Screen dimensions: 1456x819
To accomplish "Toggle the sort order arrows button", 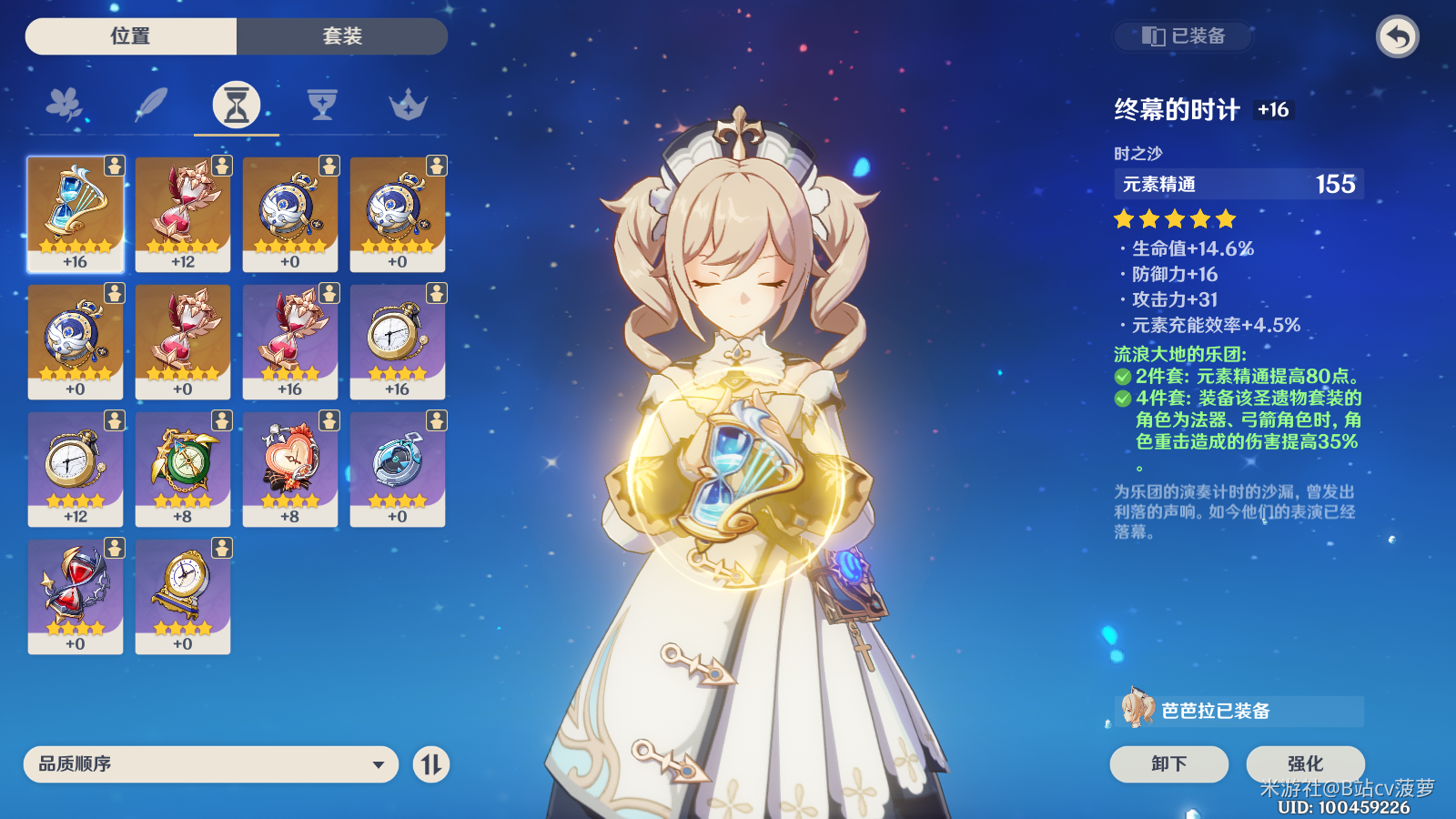I will (431, 764).
